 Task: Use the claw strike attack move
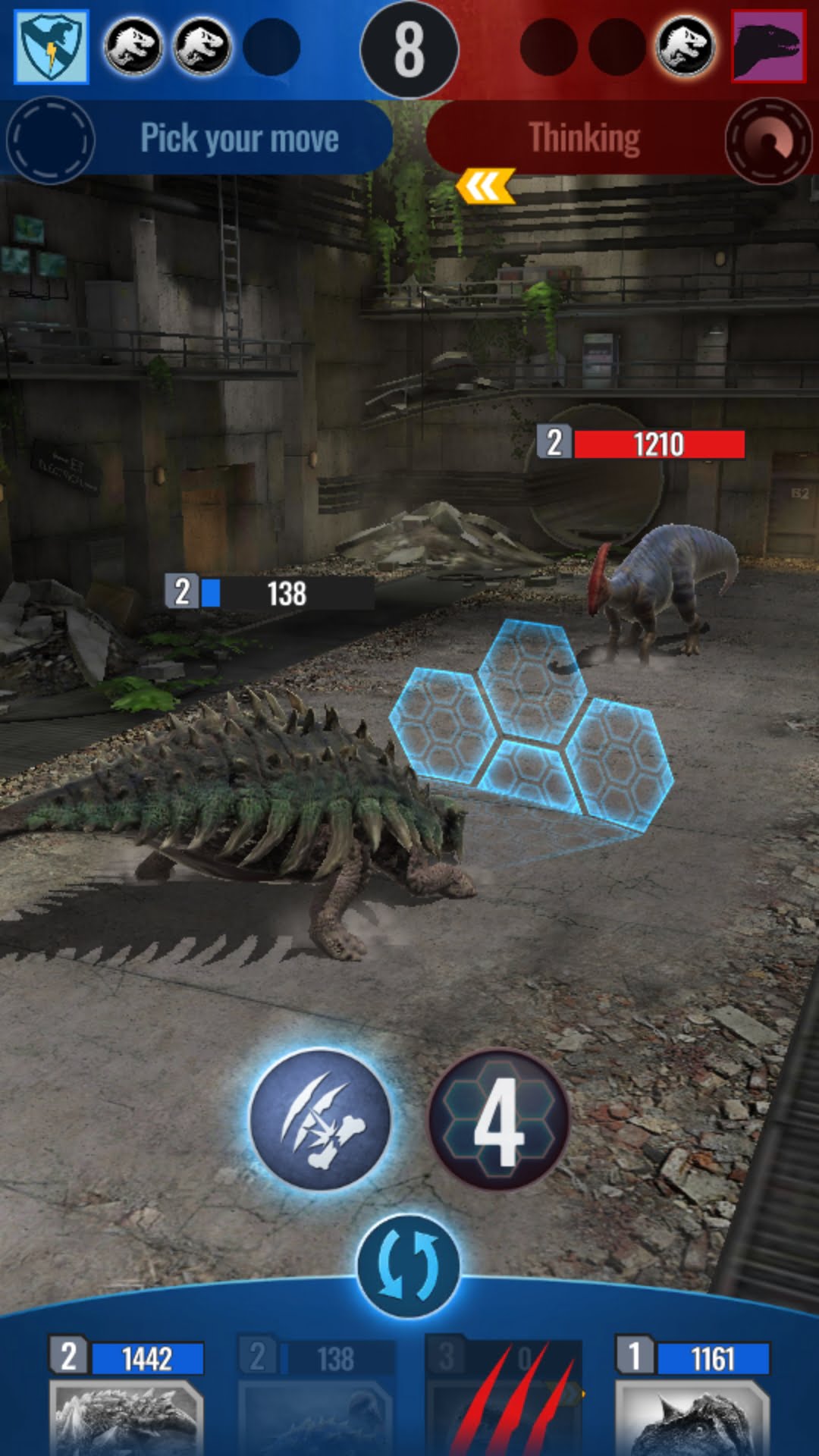pyautogui.click(x=320, y=1119)
